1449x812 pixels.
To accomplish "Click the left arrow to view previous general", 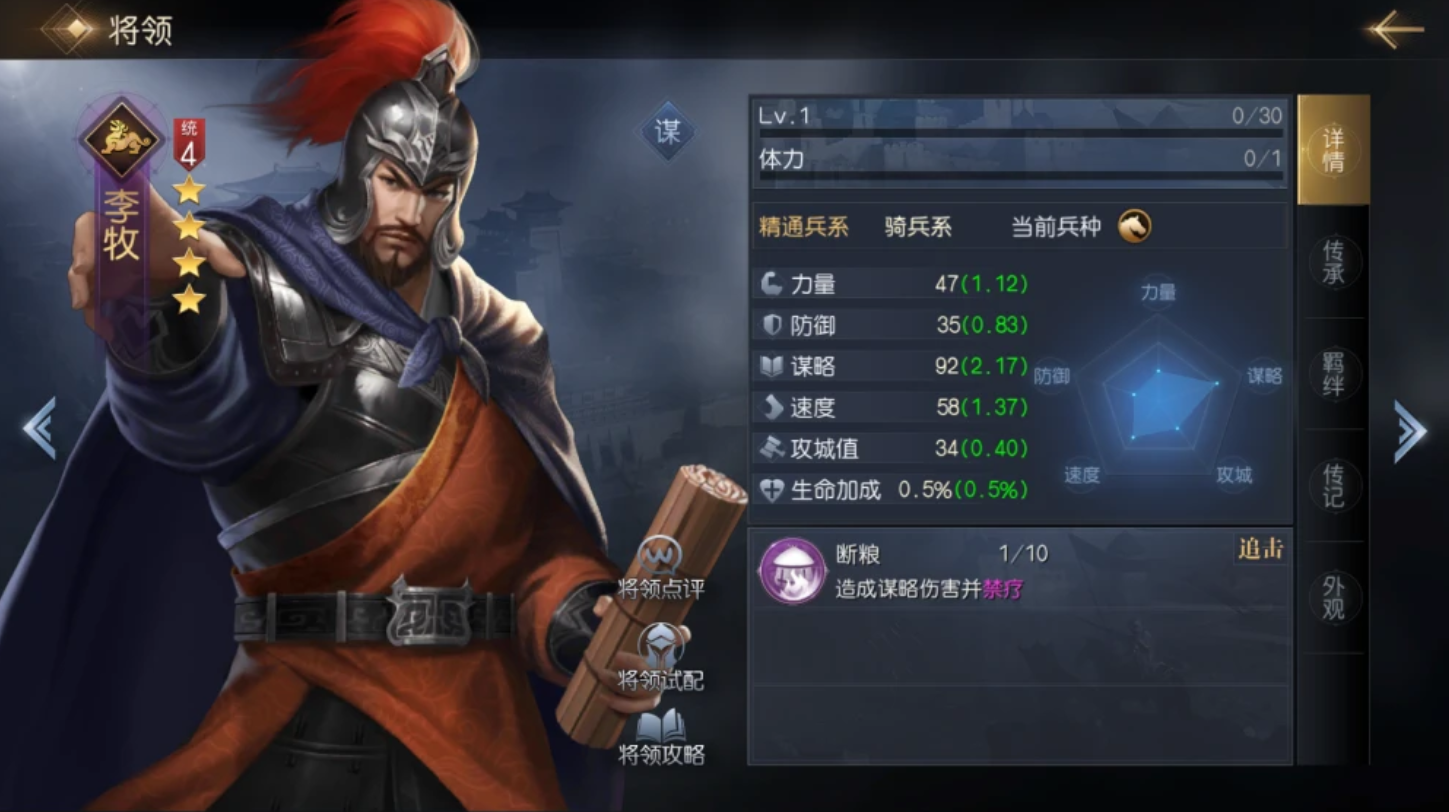I will click(37, 429).
